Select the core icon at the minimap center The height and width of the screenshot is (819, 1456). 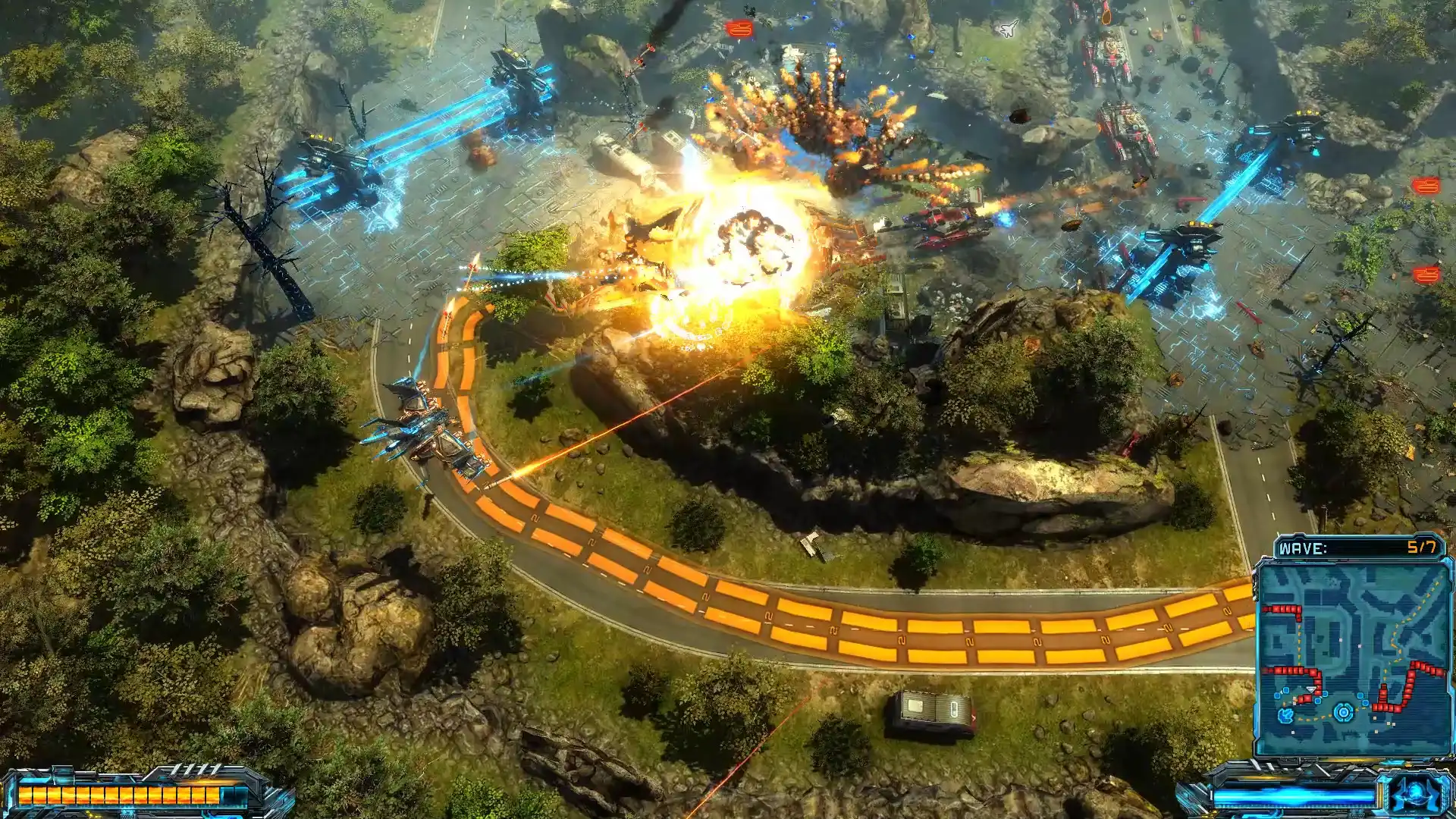1343,711
